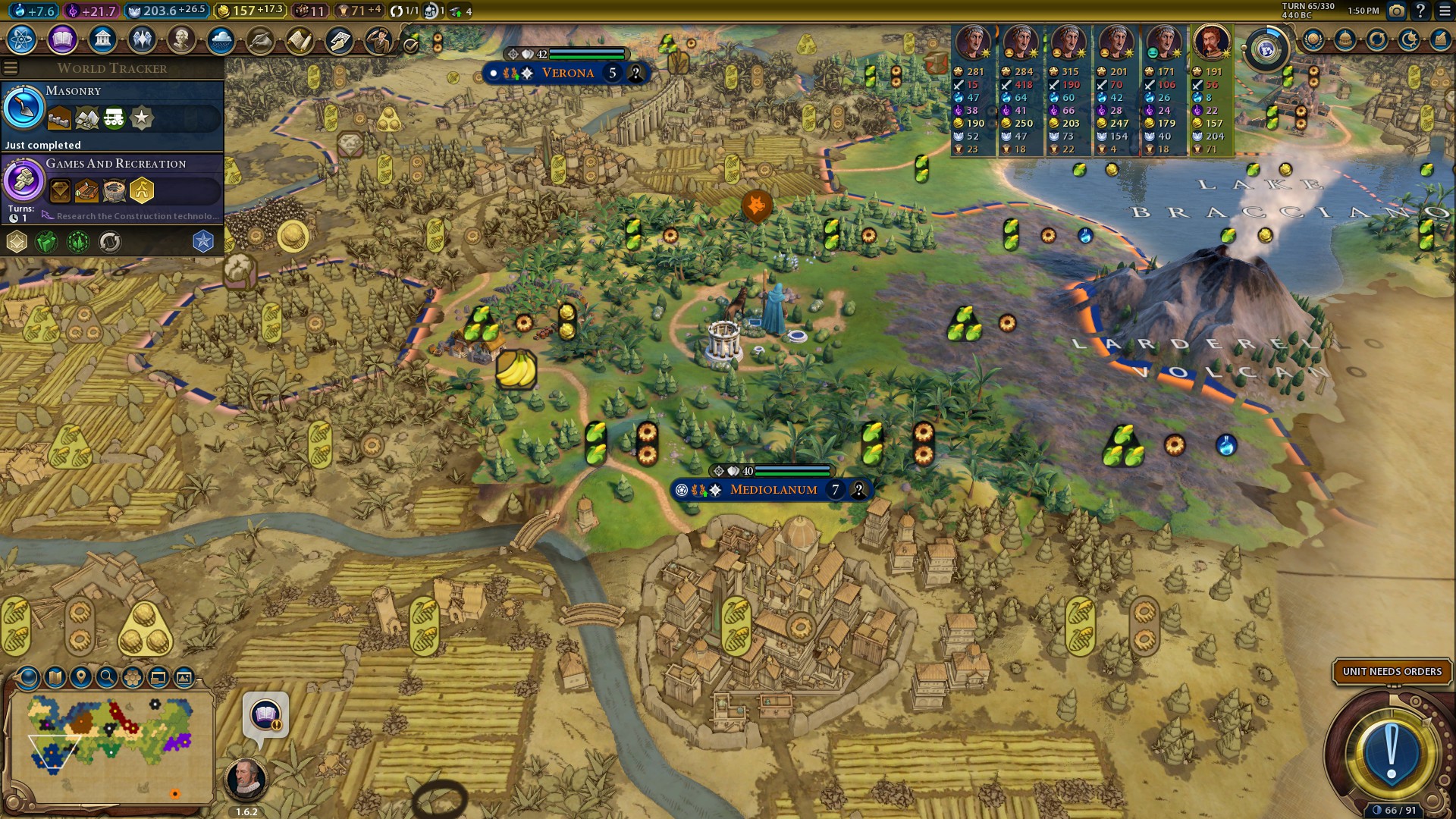
Task: Open the main game menu
Action: point(1445,11)
